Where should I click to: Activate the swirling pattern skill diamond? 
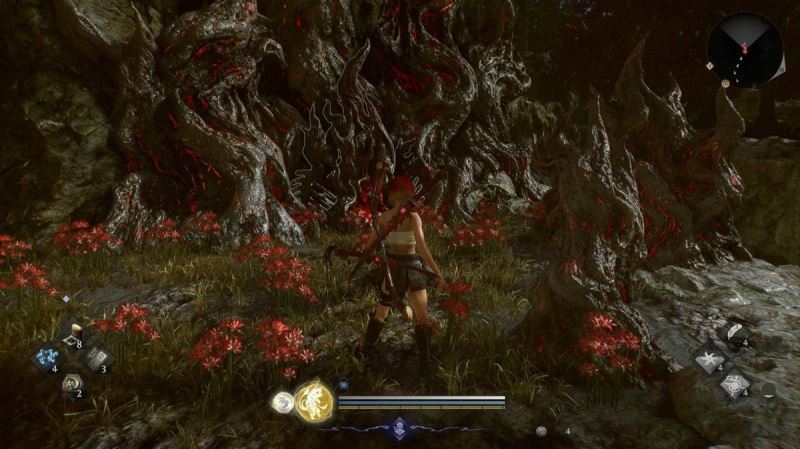tap(733, 384)
